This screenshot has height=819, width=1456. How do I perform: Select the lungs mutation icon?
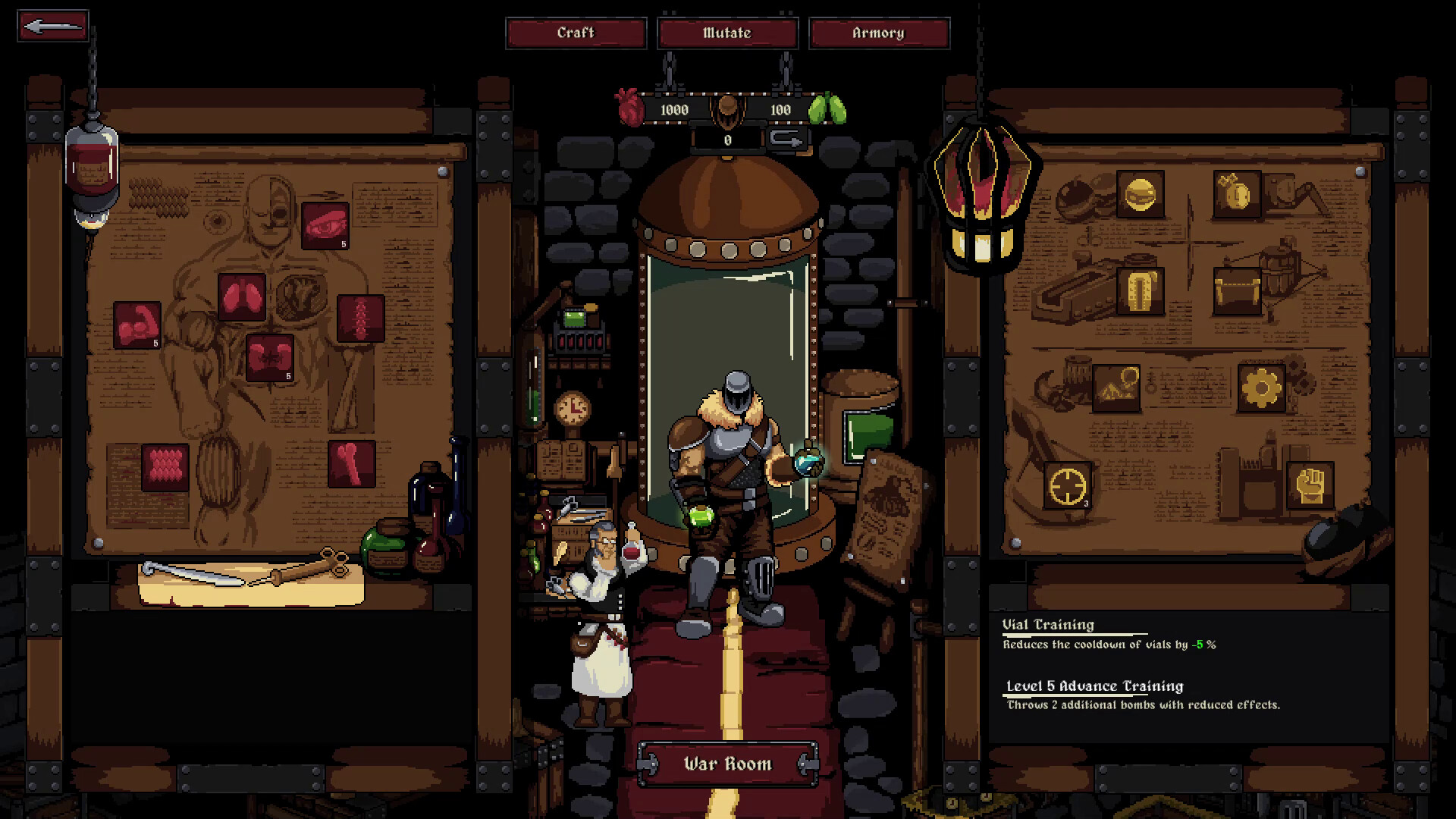pyautogui.click(x=242, y=297)
